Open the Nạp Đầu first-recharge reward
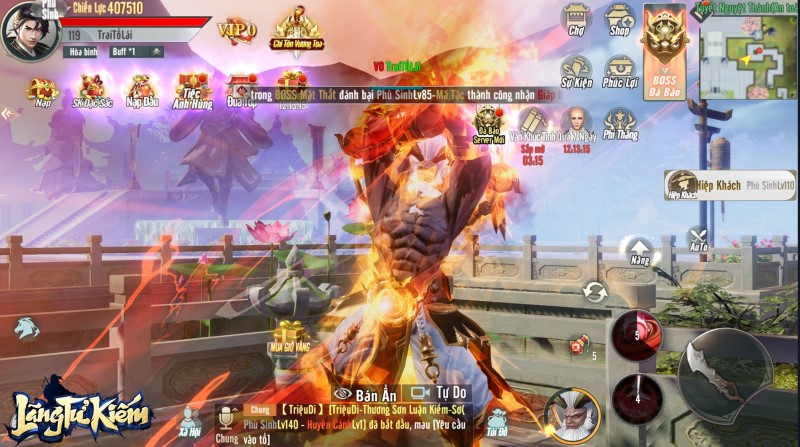 coord(143,91)
